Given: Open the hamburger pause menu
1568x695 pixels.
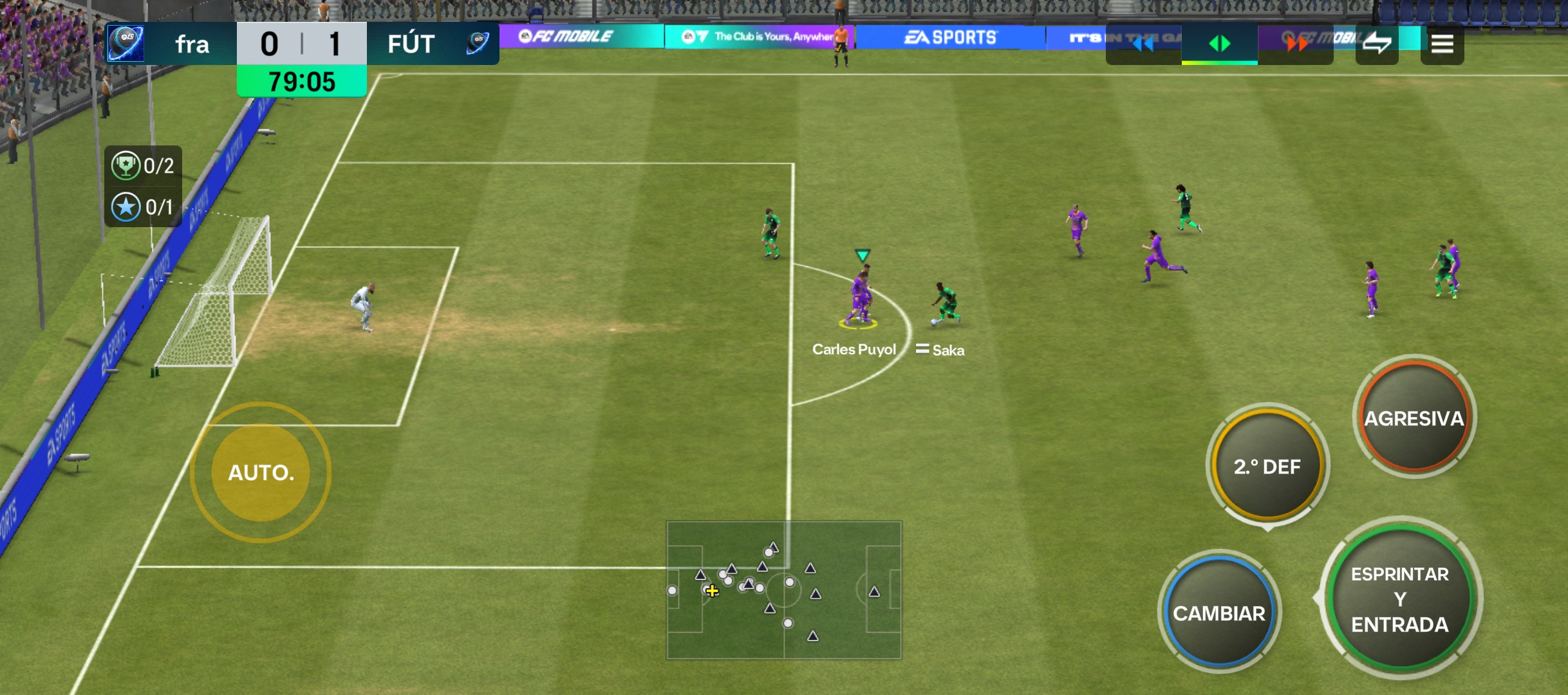Looking at the screenshot, I should pos(1442,44).
